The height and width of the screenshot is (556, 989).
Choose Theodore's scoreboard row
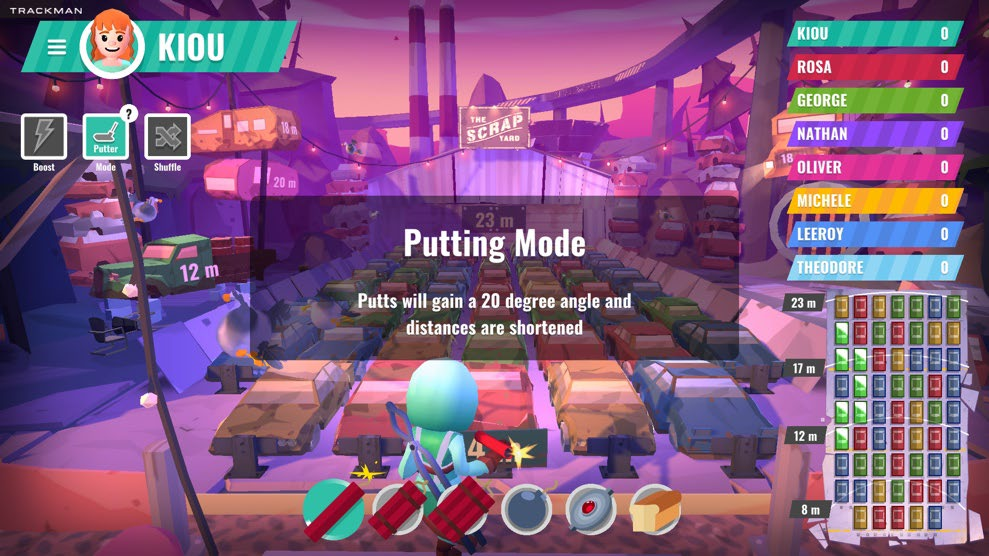coord(874,267)
